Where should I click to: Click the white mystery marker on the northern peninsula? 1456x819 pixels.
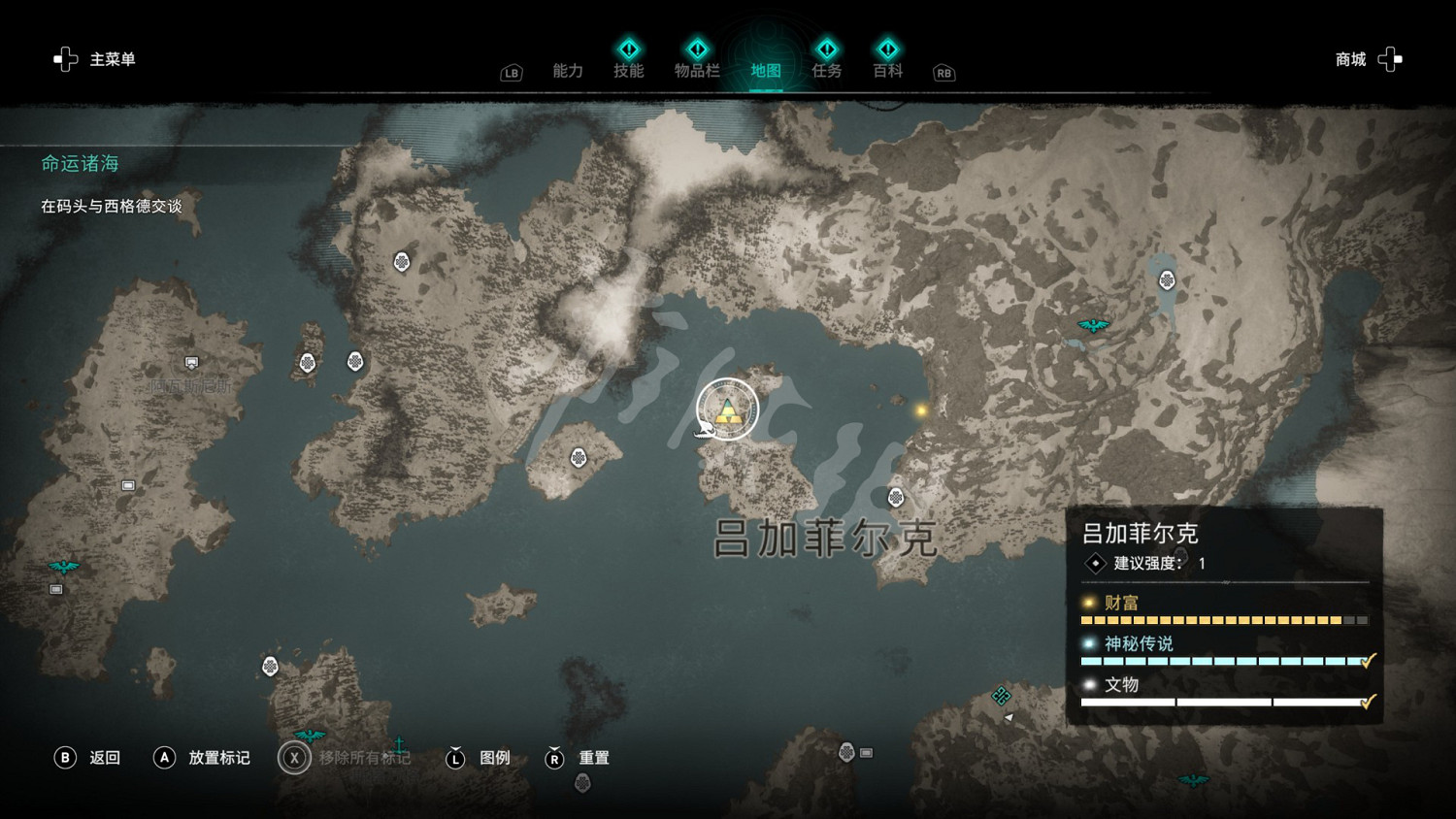pos(403,262)
